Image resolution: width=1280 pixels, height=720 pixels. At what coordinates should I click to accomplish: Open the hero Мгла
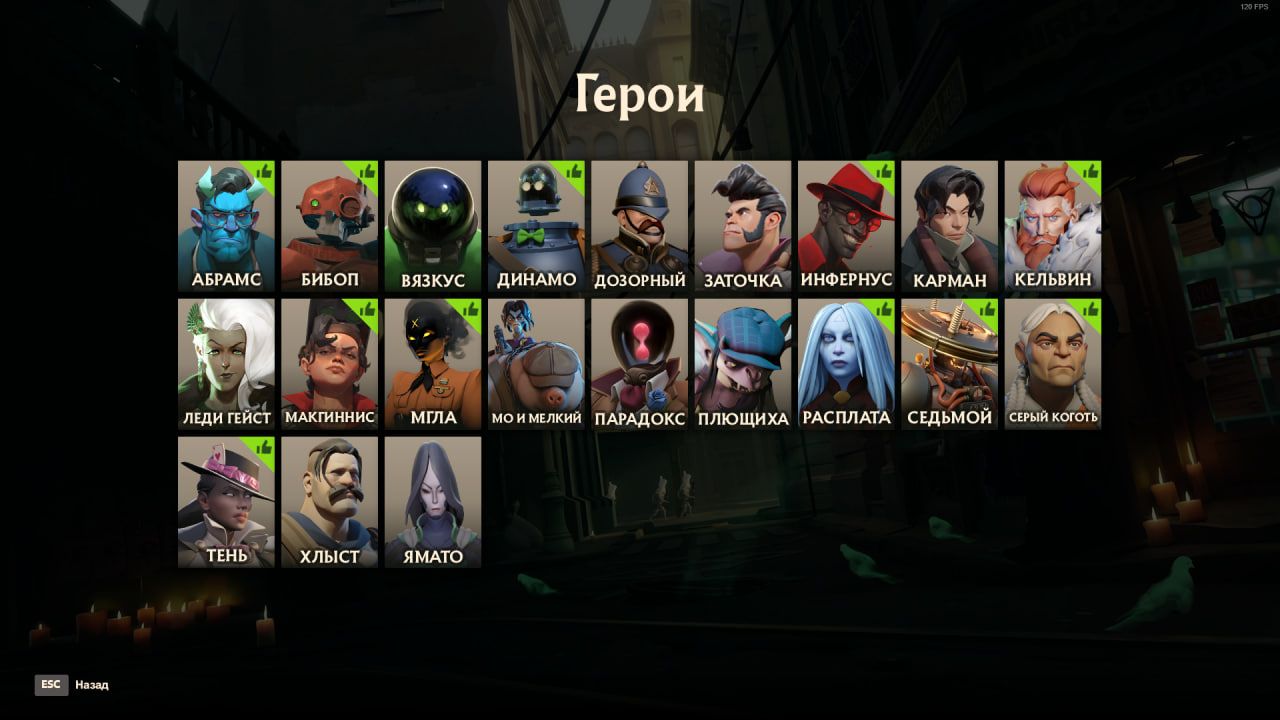point(433,364)
